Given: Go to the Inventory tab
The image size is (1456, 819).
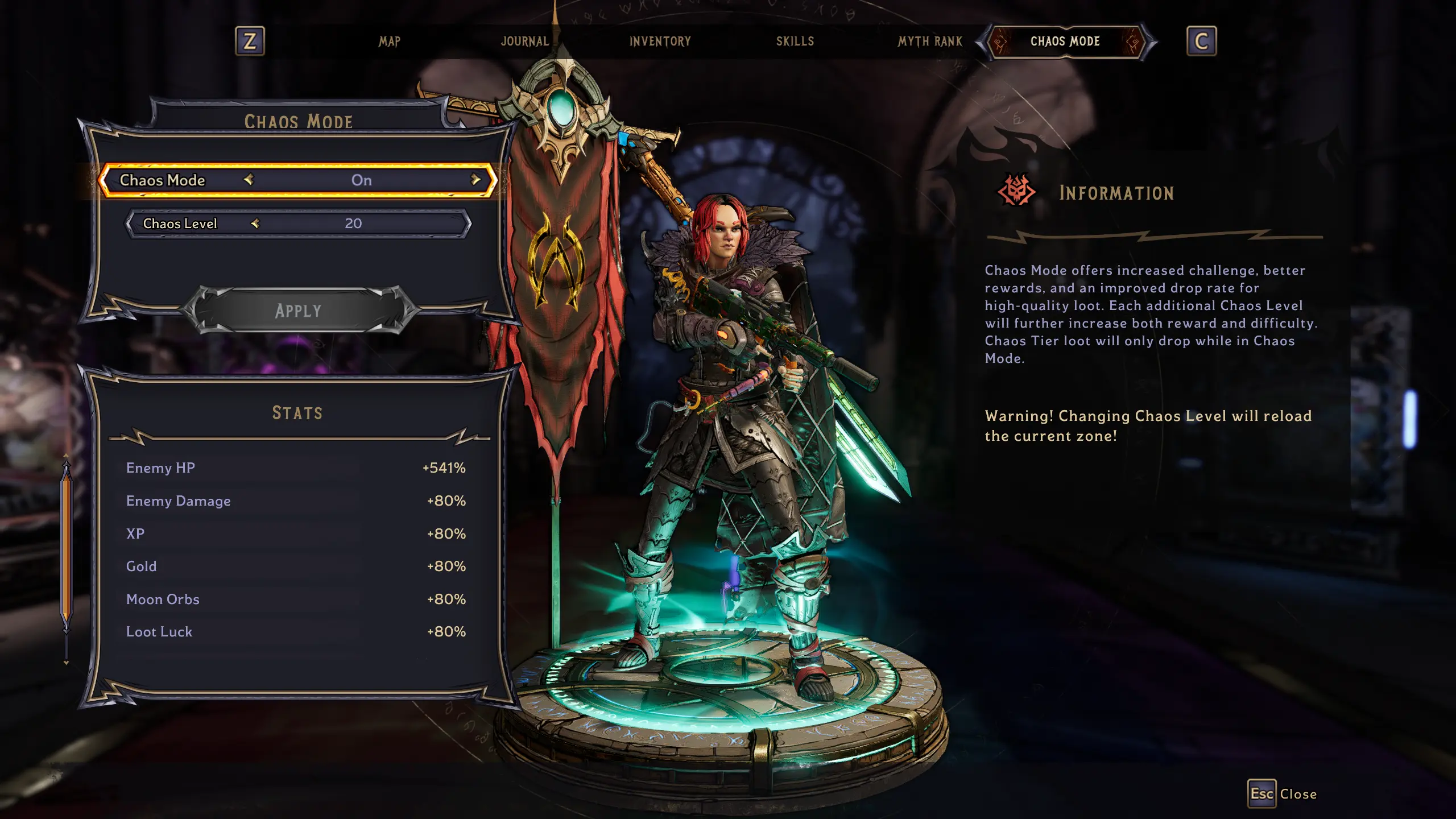Looking at the screenshot, I should pos(660,42).
